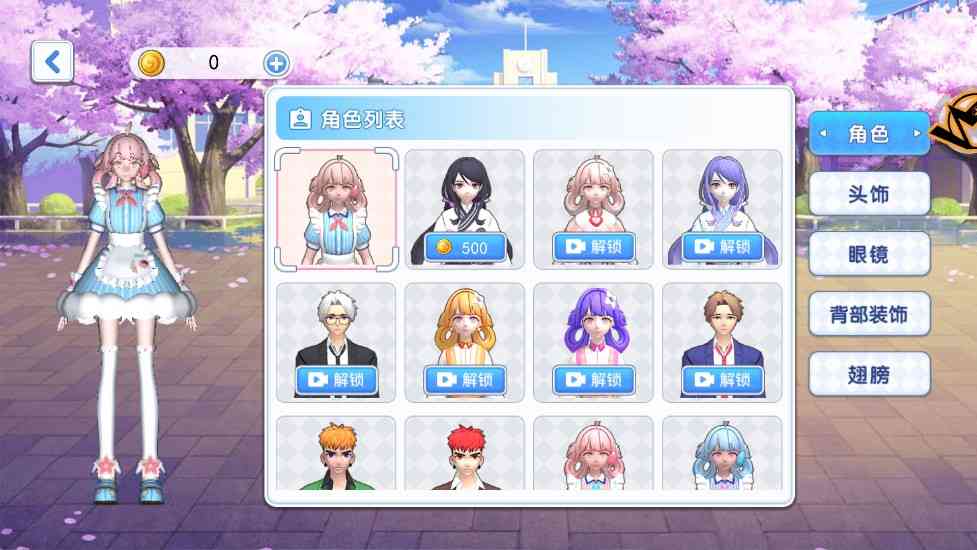
Task: Go back using the arrow button
Action: (52, 62)
